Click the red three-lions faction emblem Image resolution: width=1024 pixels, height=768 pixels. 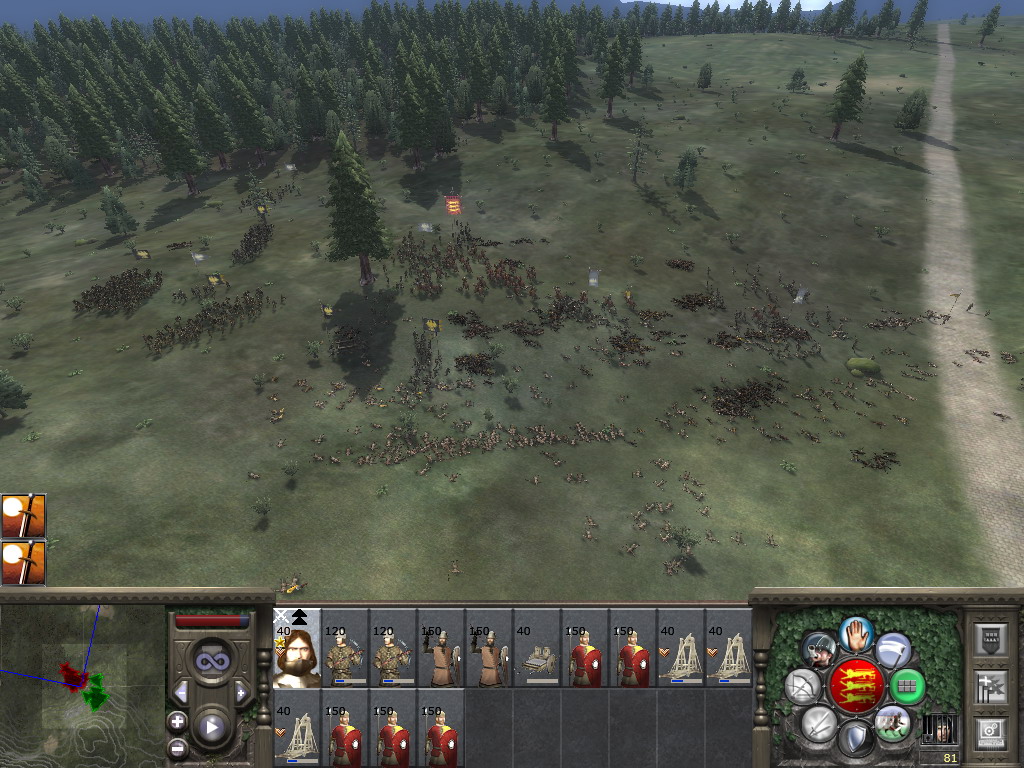(x=855, y=686)
